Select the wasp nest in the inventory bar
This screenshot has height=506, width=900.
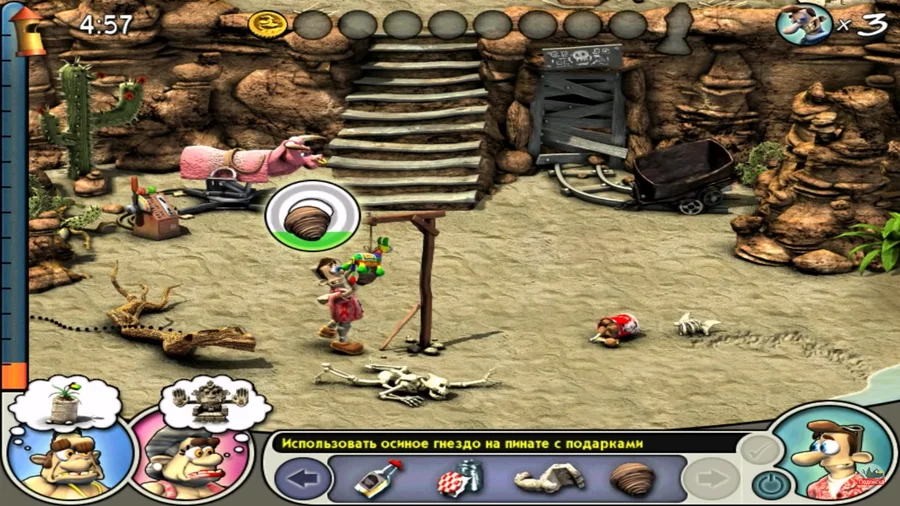[x=631, y=480]
